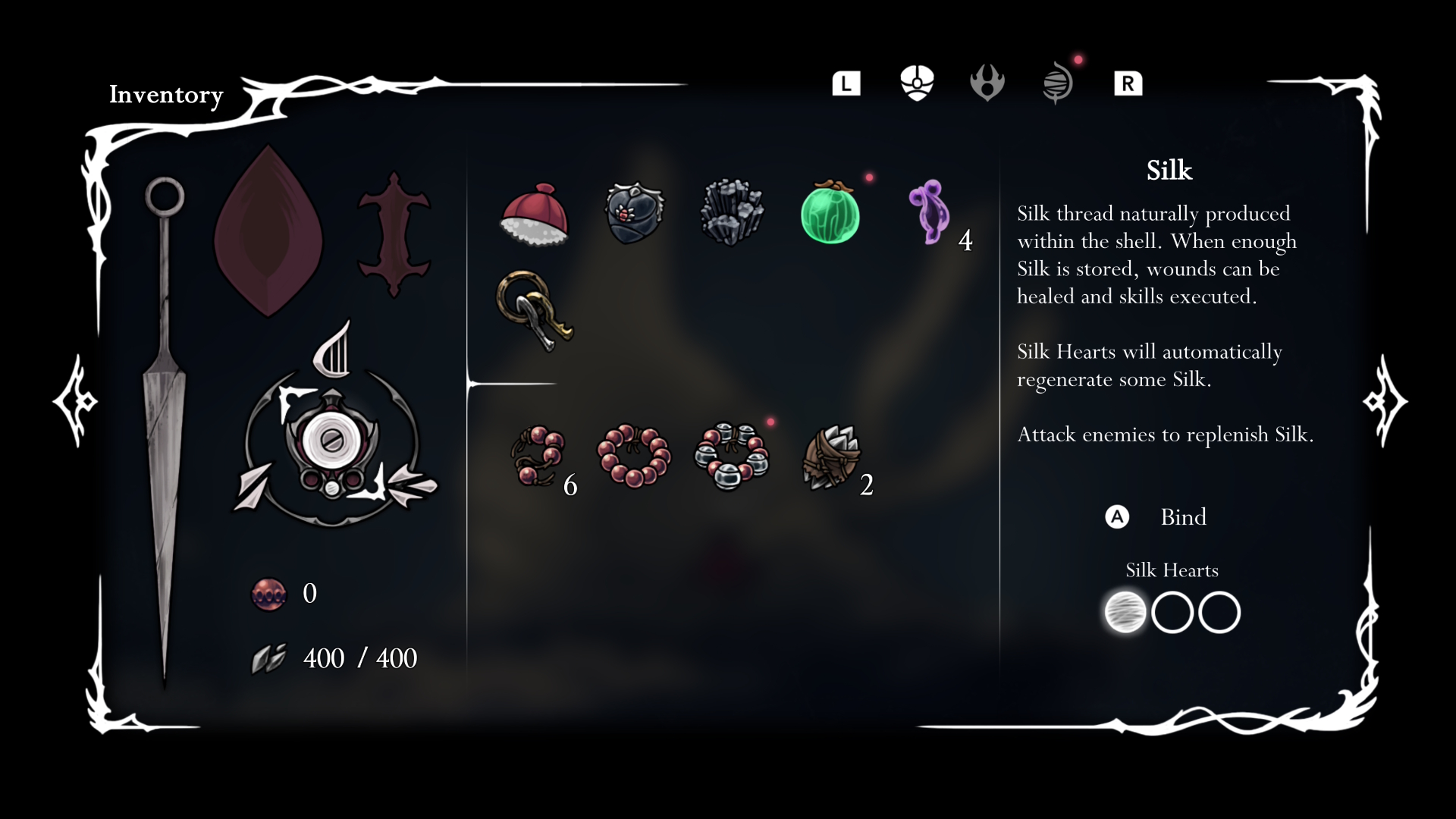The width and height of the screenshot is (1456, 819).
Task: Switch to the mask equipment tab
Action: point(918,83)
